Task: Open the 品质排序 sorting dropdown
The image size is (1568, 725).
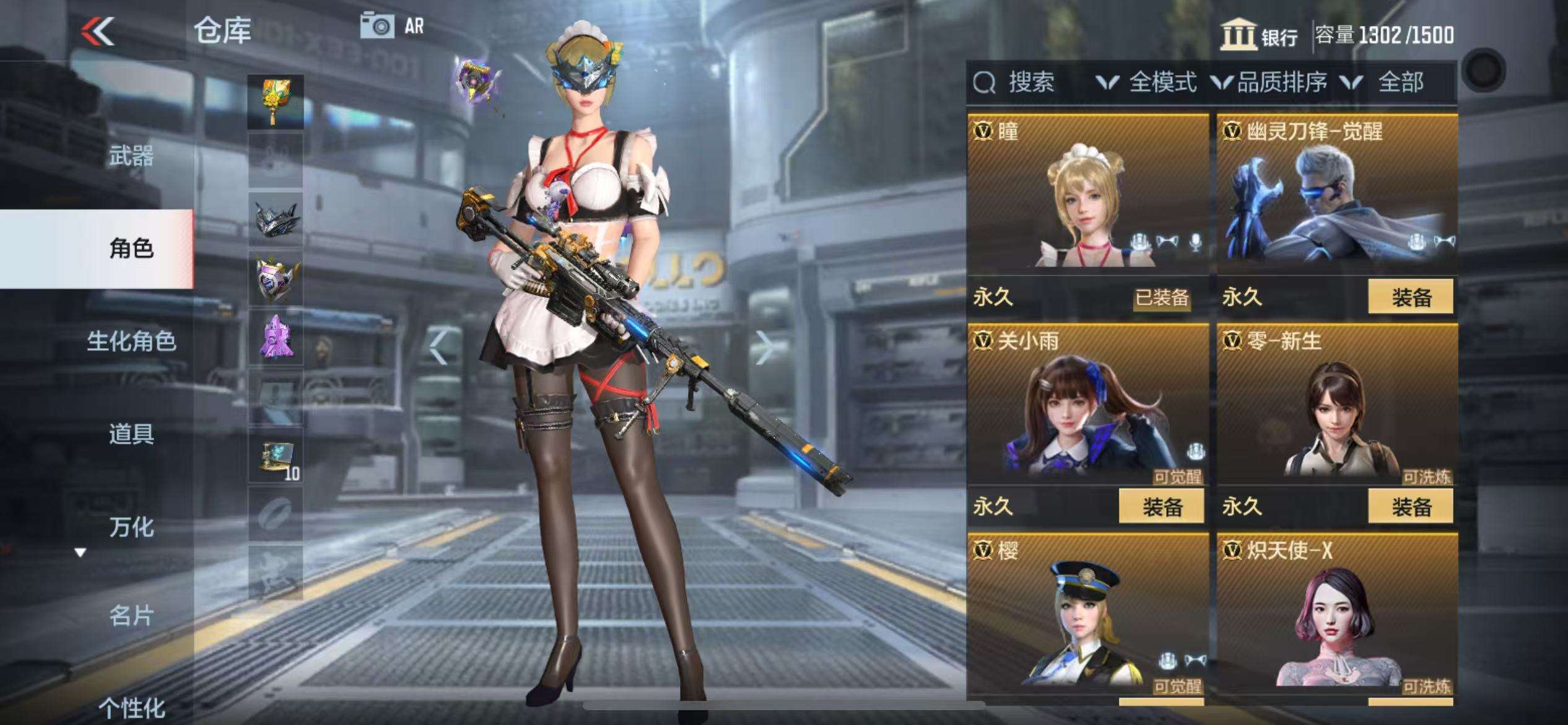Action: coord(1271,82)
